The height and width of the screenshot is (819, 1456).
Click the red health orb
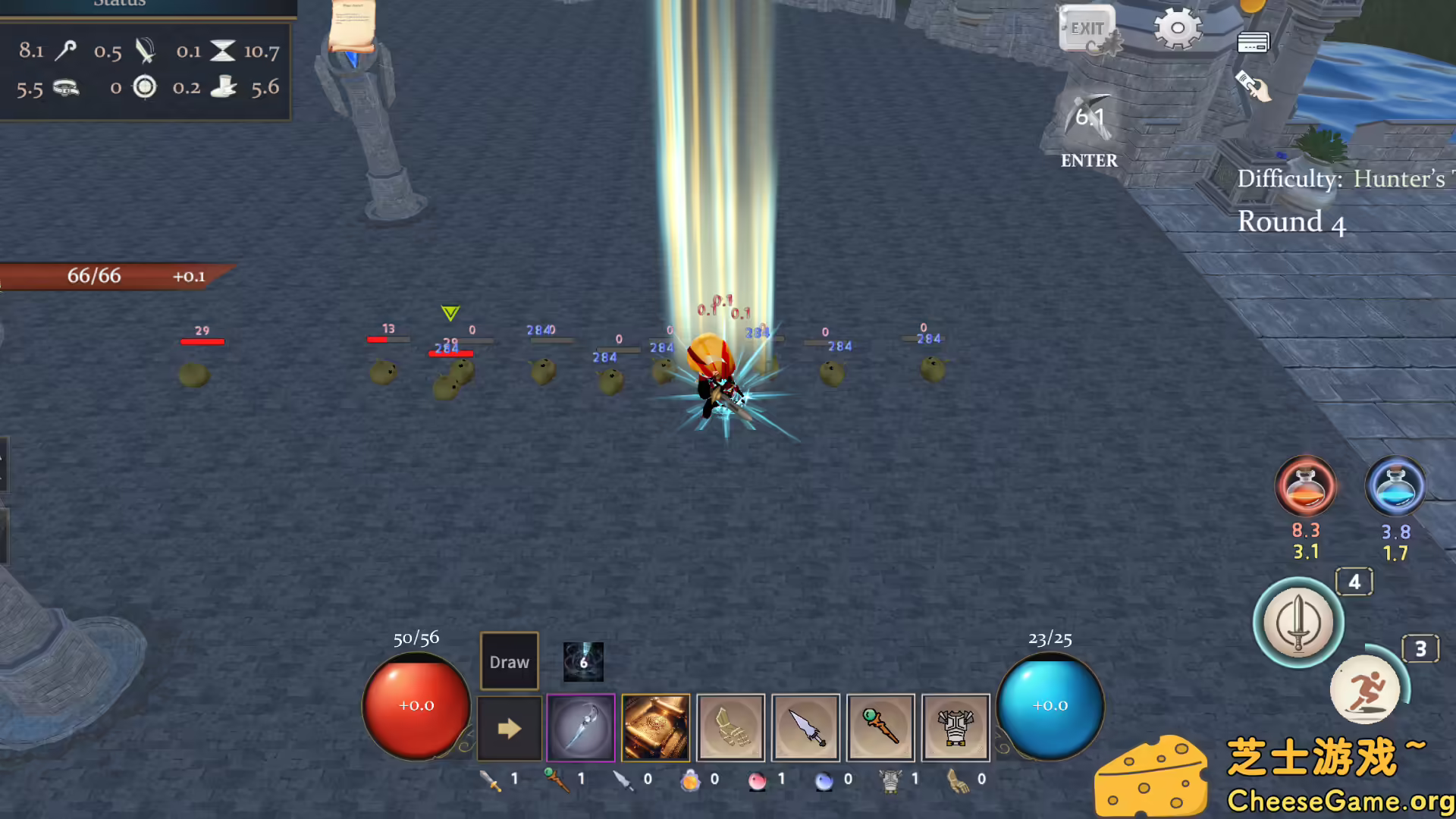click(416, 705)
